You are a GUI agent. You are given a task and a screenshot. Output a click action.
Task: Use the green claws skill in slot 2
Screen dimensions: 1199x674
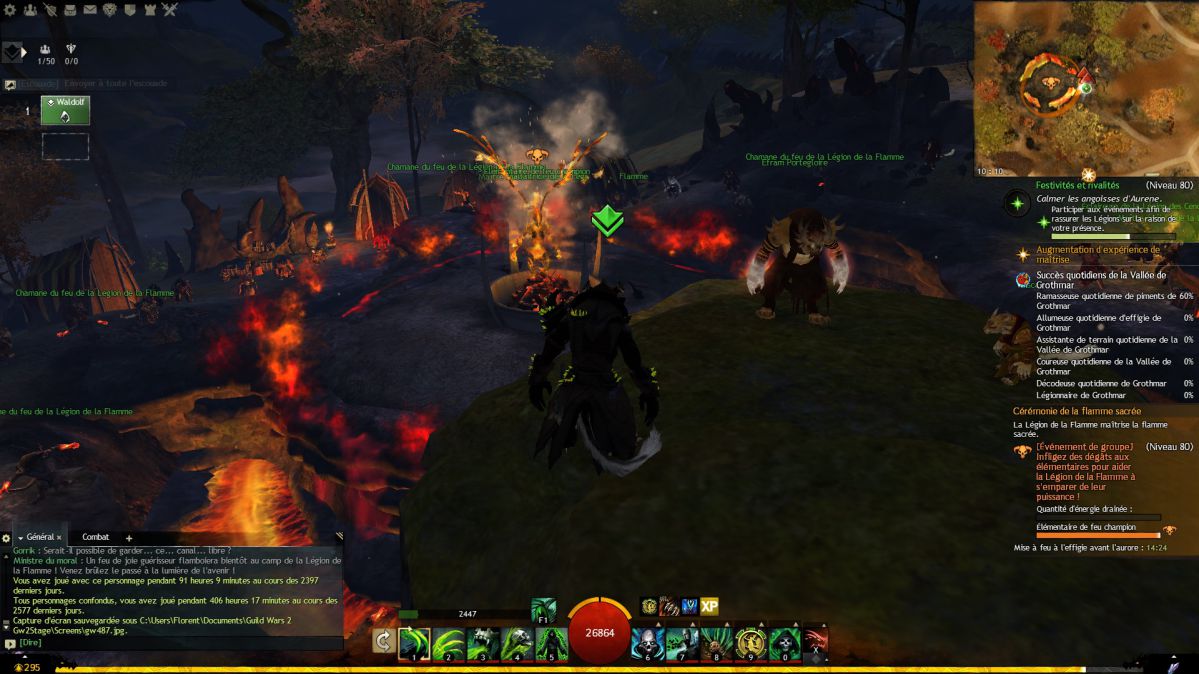point(449,642)
